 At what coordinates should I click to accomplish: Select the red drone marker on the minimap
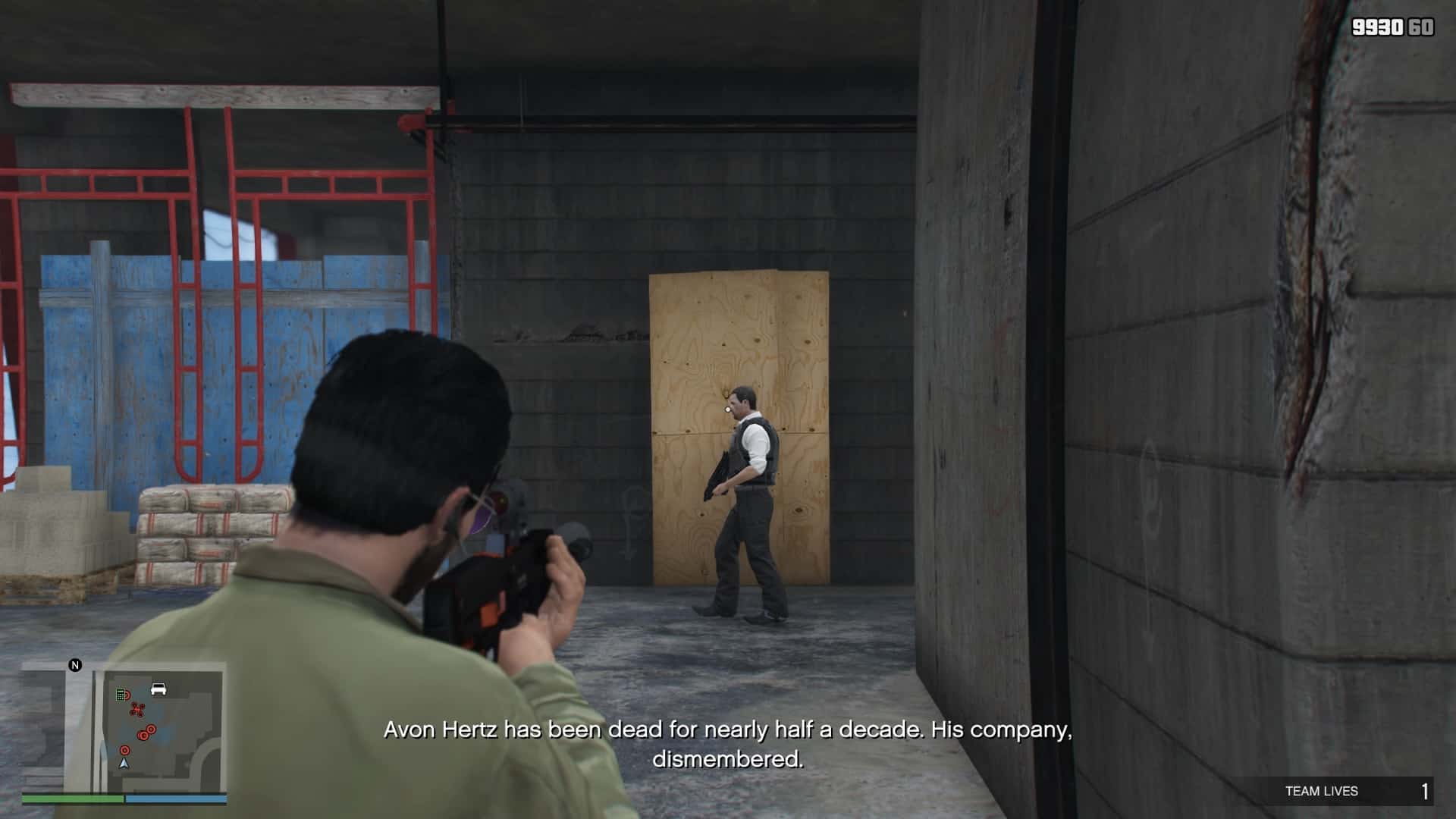(137, 710)
